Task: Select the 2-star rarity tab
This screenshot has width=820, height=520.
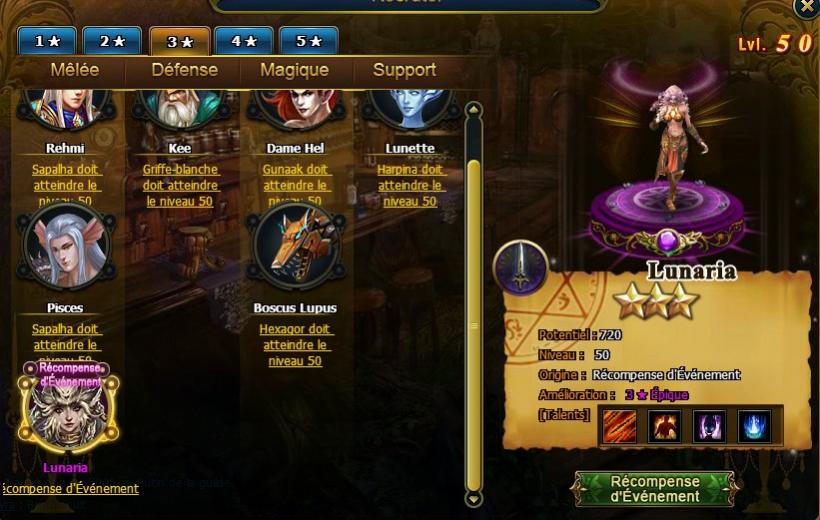Action: point(112,42)
